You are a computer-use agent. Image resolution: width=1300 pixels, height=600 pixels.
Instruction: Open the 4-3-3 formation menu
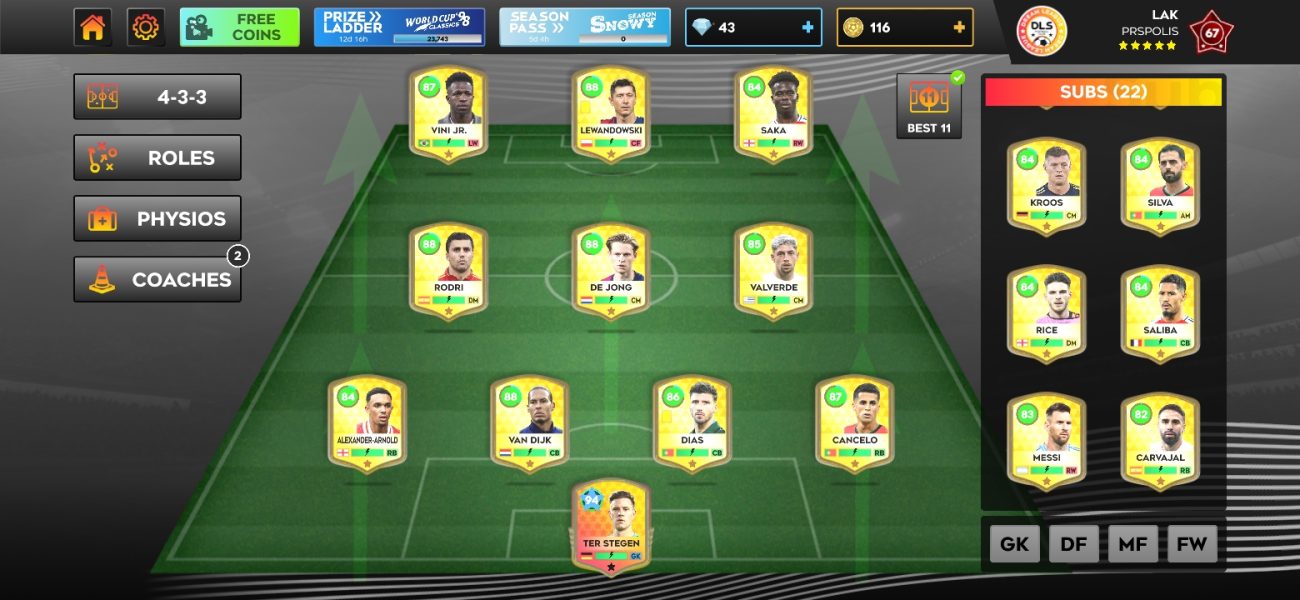[x=157, y=97]
